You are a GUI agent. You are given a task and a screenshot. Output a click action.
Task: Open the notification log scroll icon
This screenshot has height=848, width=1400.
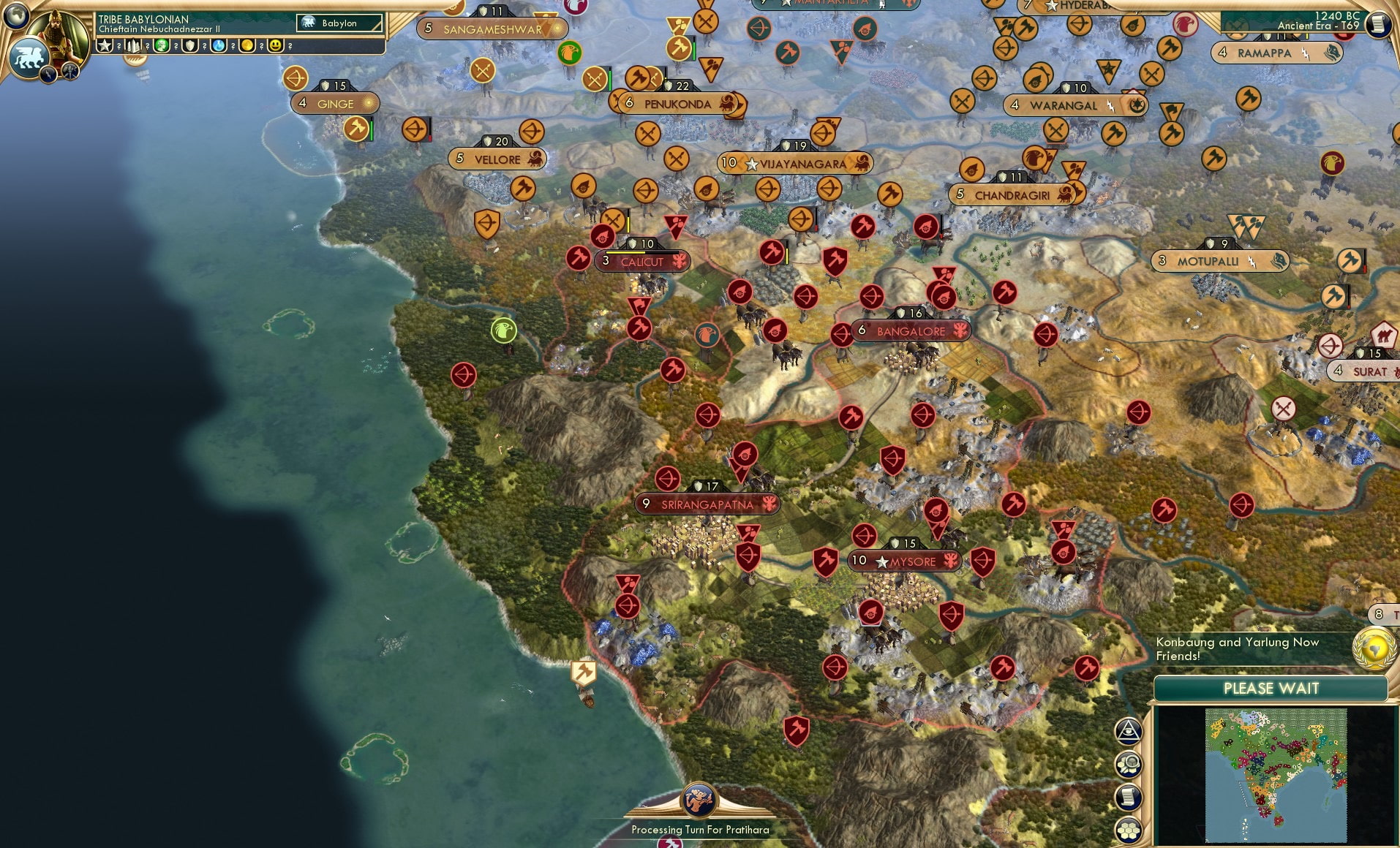[x=1126, y=796]
